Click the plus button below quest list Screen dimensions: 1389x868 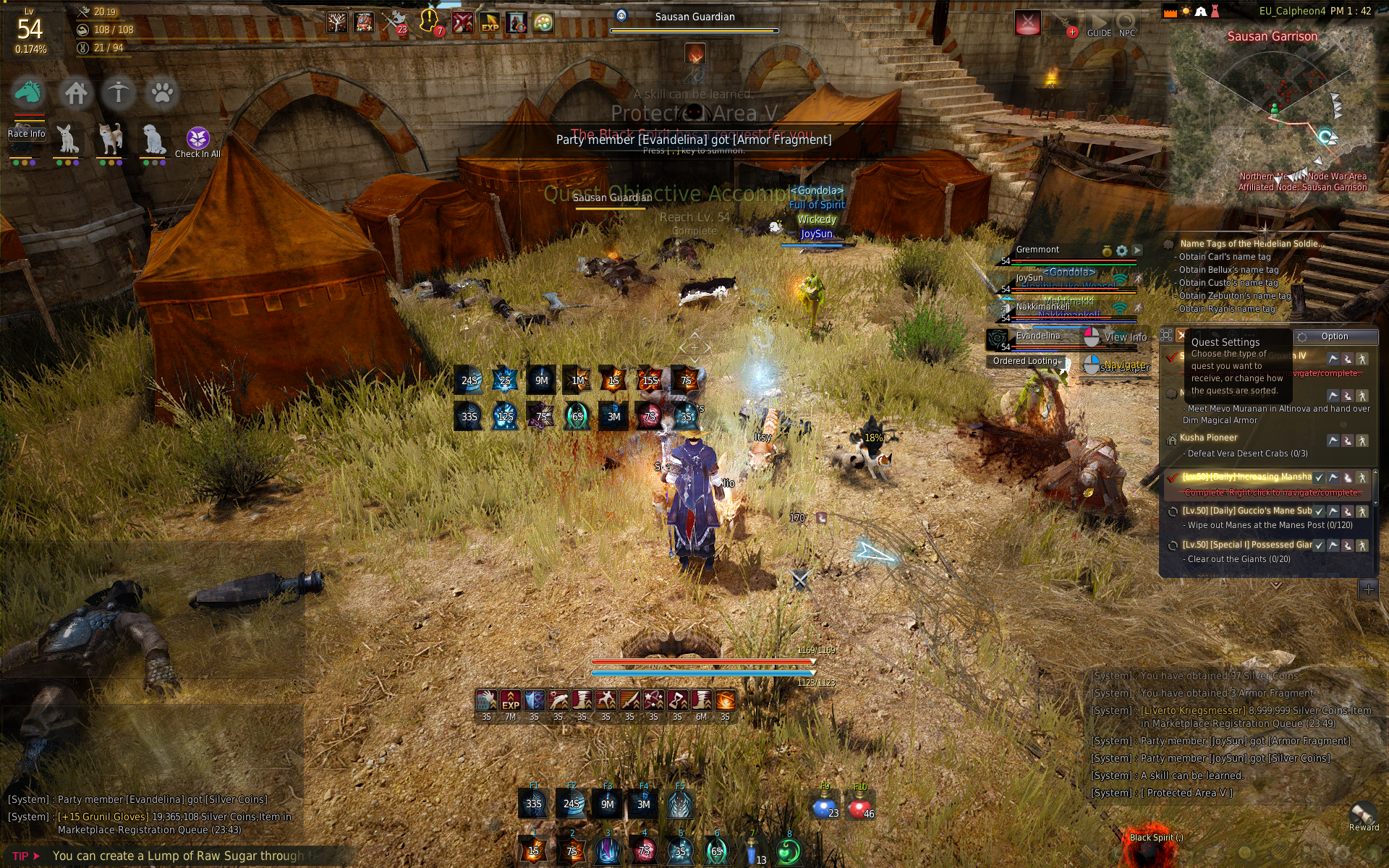(1368, 590)
